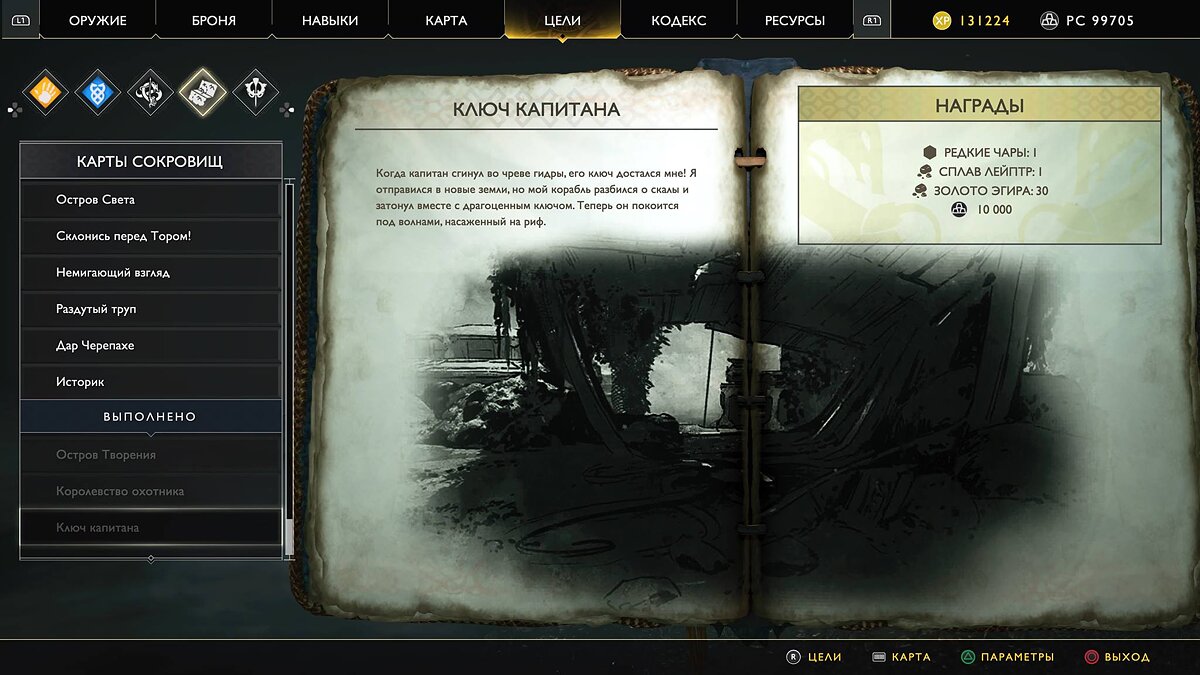Show completed map Королевство охотника
The image size is (1200, 675).
point(150,491)
